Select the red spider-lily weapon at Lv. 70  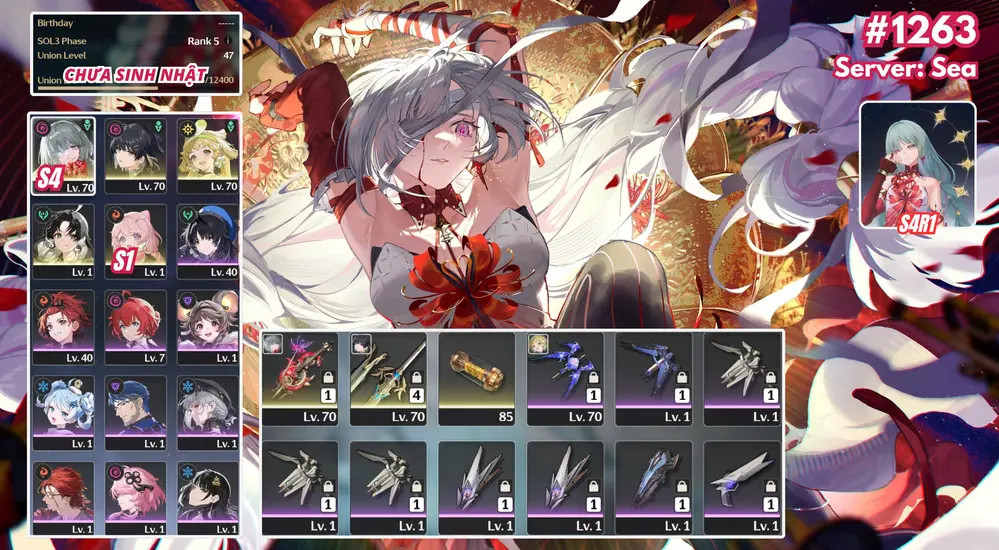pyautogui.click(x=300, y=380)
